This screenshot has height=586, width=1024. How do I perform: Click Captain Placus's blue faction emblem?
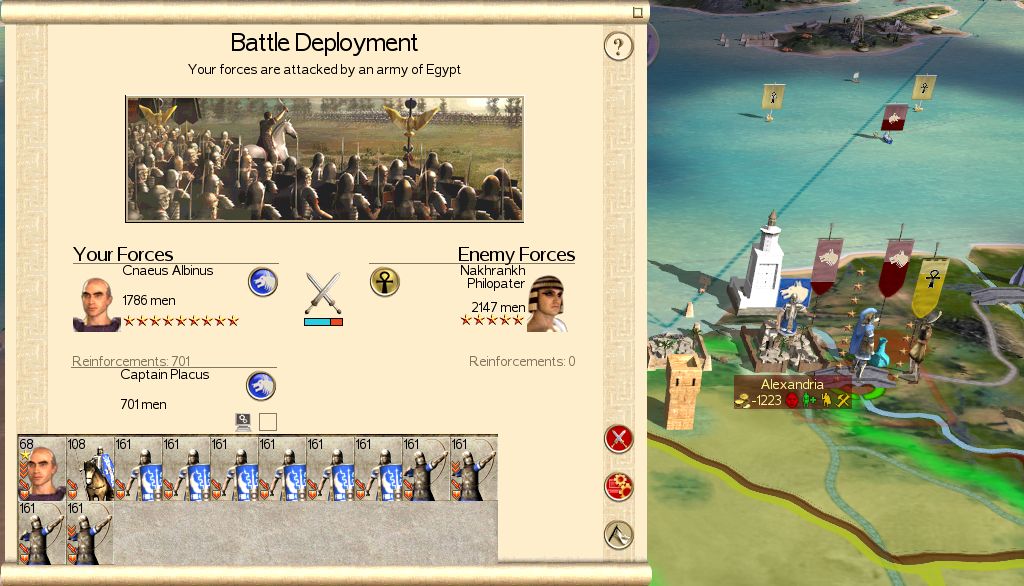[261, 385]
